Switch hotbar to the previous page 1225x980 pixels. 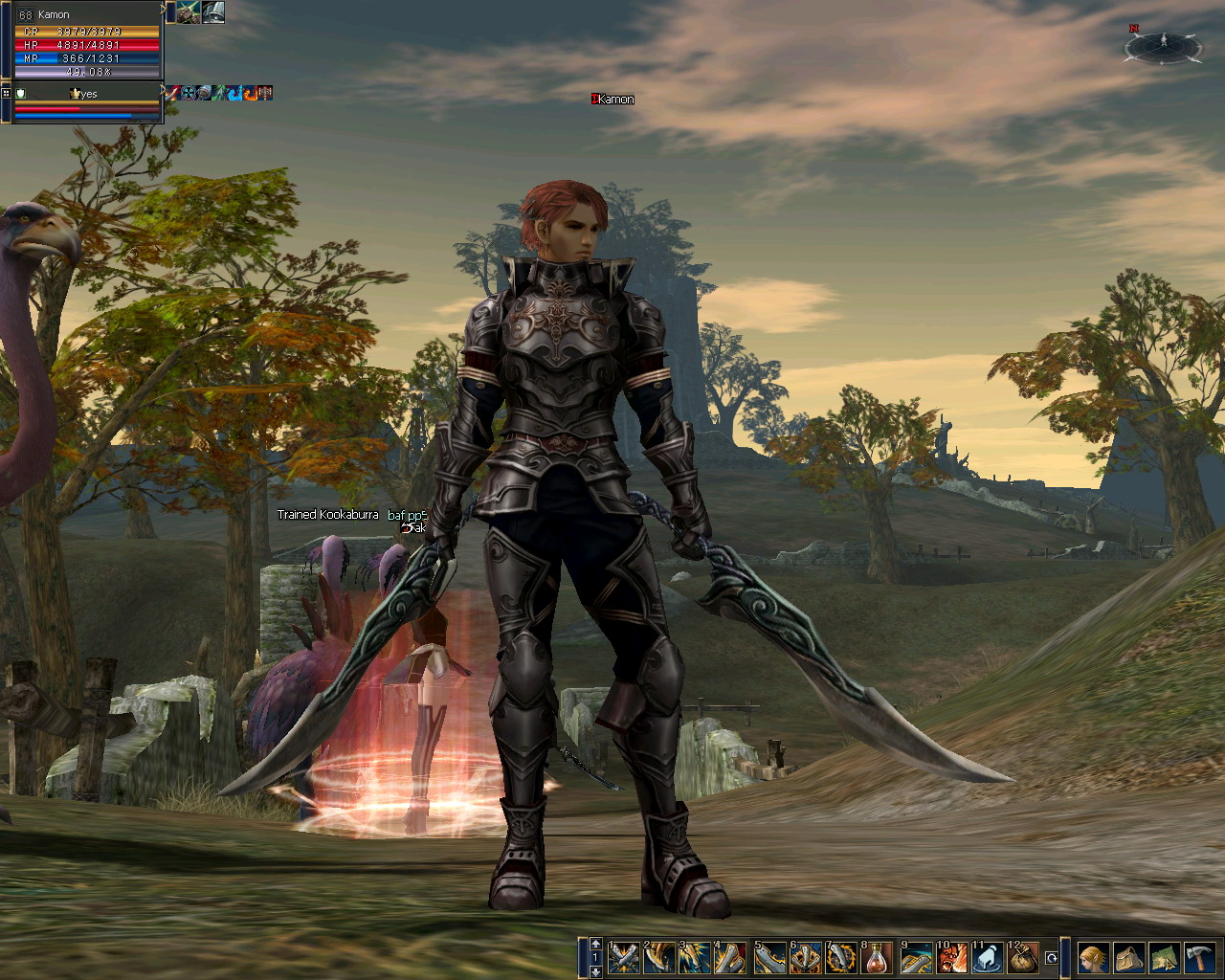(595, 944)
